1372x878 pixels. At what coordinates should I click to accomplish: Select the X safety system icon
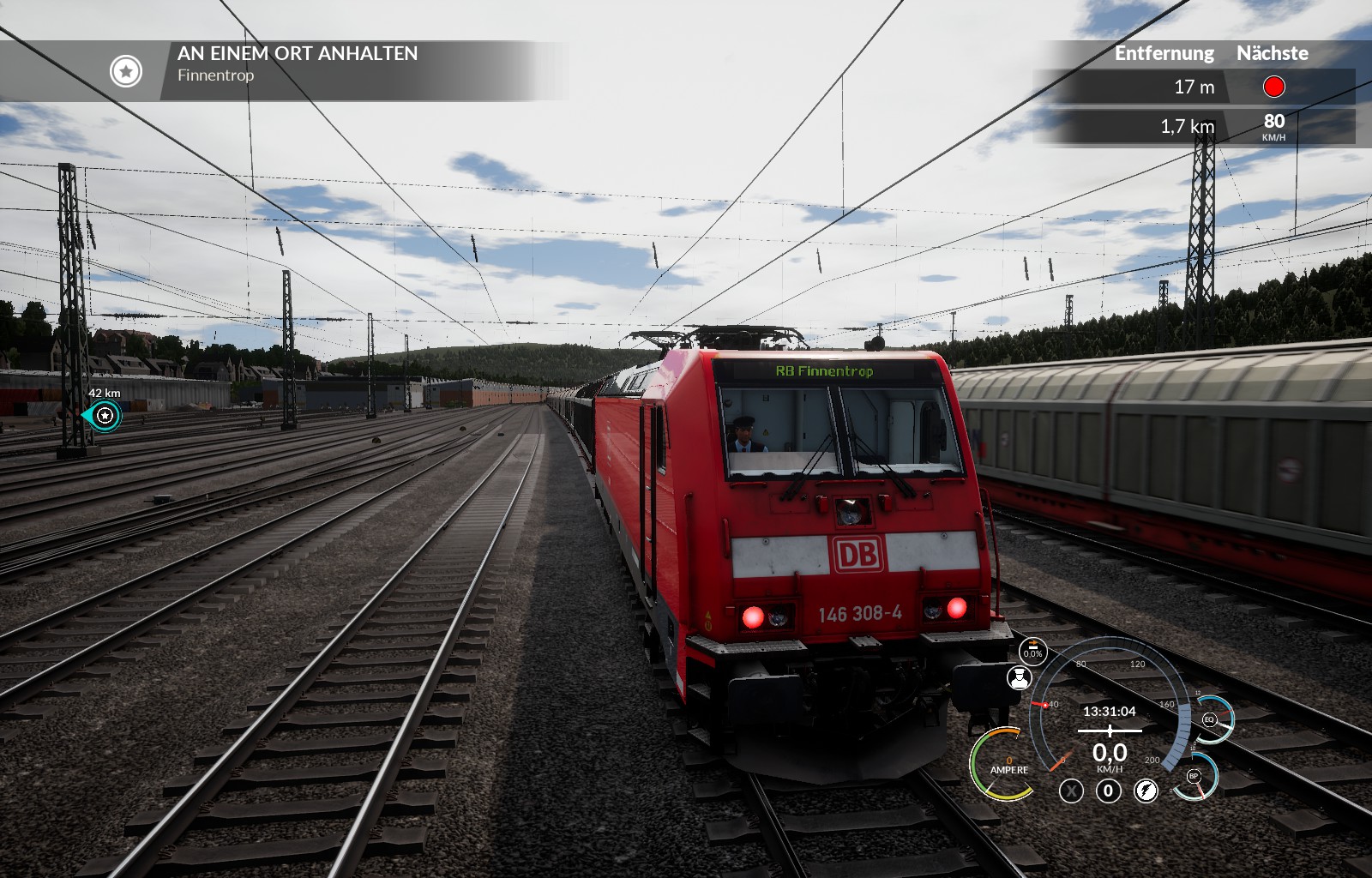point(1071,791)
